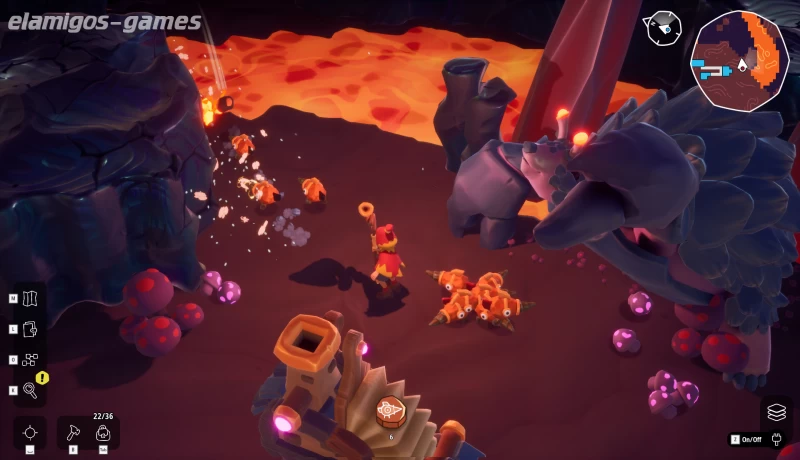Select the hammer build tool
Screen dimensions: 800x460
(74, 432)
